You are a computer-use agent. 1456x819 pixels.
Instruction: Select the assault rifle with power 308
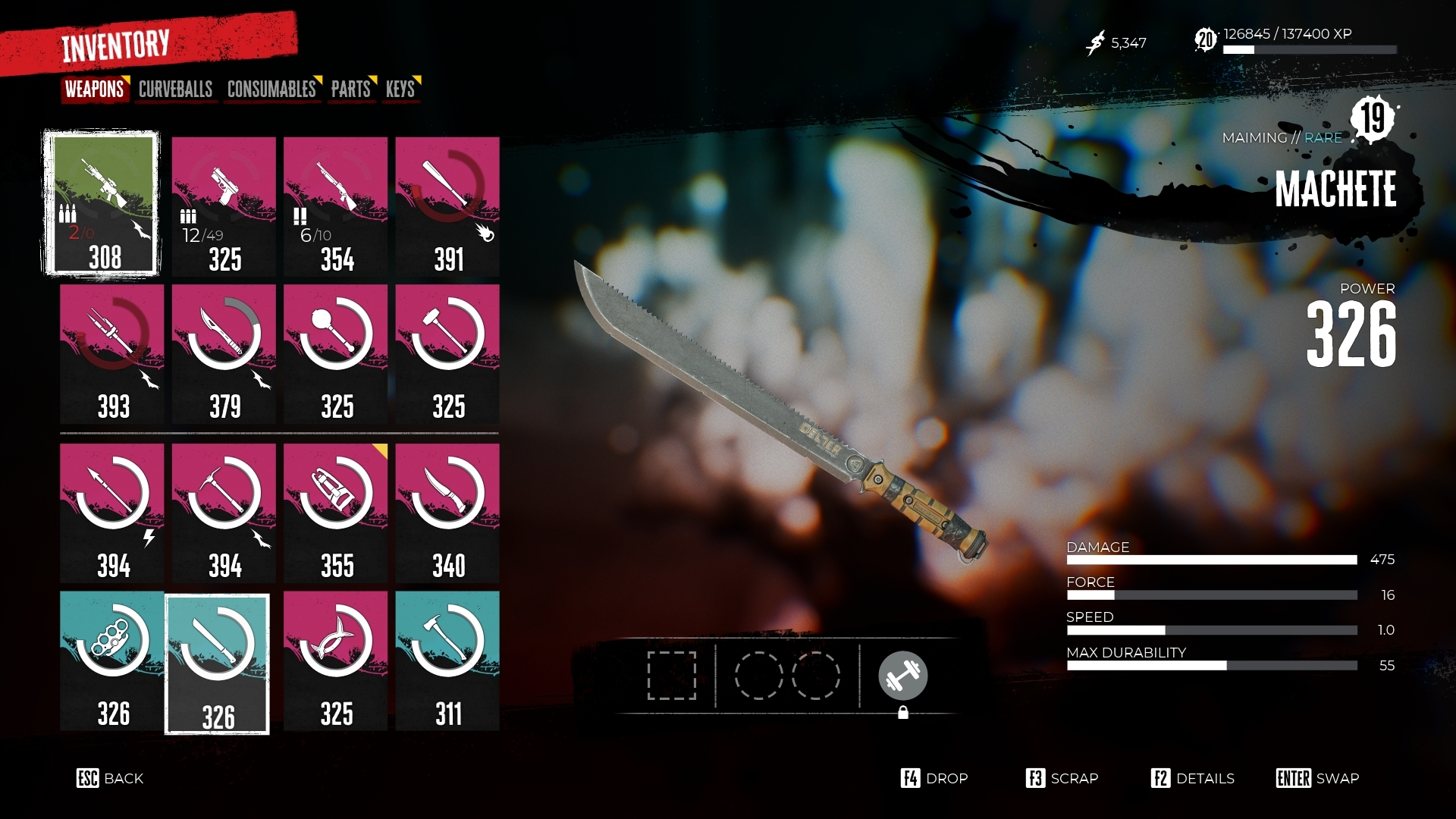coord(102,203)
